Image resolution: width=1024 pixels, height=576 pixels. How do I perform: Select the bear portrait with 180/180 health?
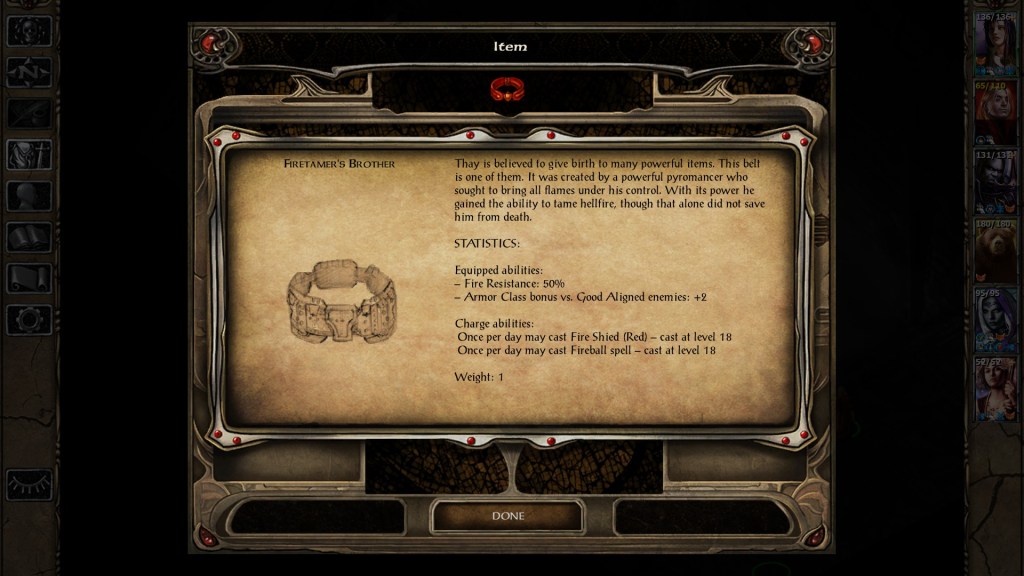(996, 250)
